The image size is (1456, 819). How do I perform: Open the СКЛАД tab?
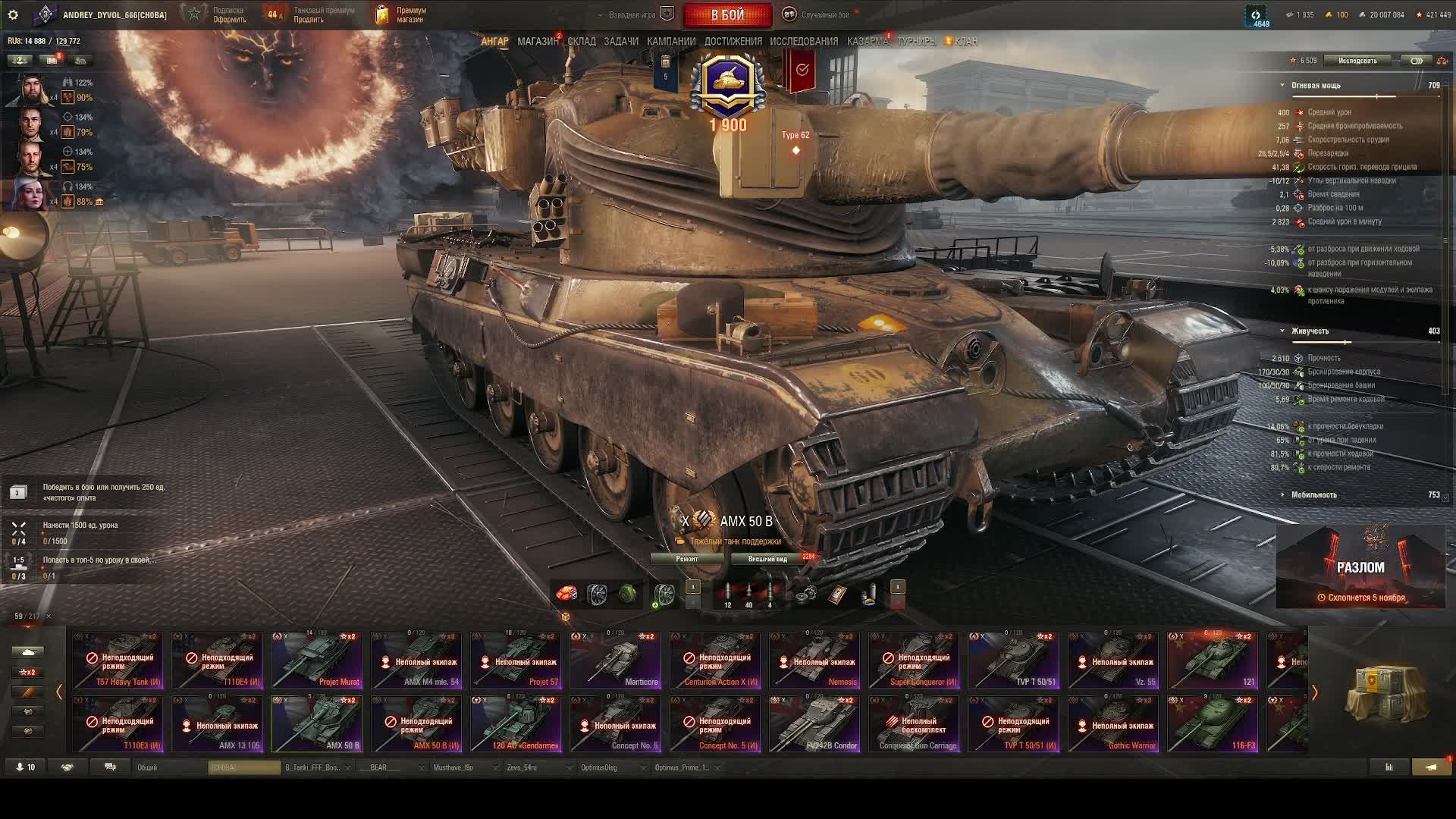click(x=582, y=42)
